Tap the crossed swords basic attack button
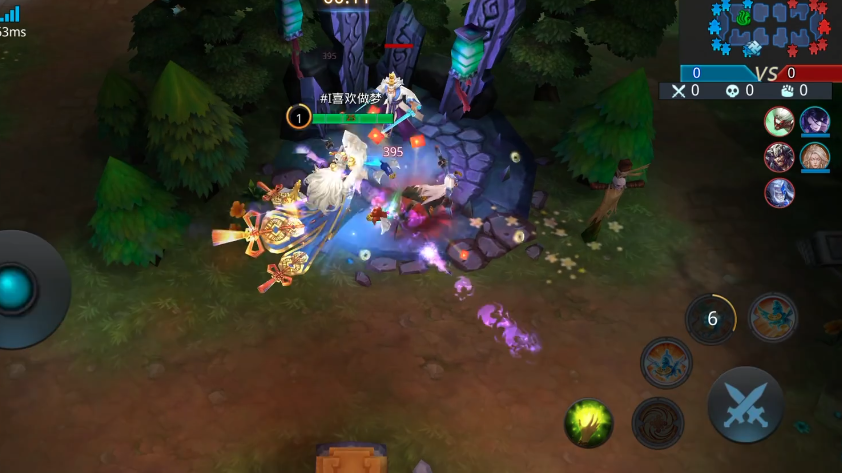This screenshot has height=473, width=842. pyautogui.click(x=745, y=405)
